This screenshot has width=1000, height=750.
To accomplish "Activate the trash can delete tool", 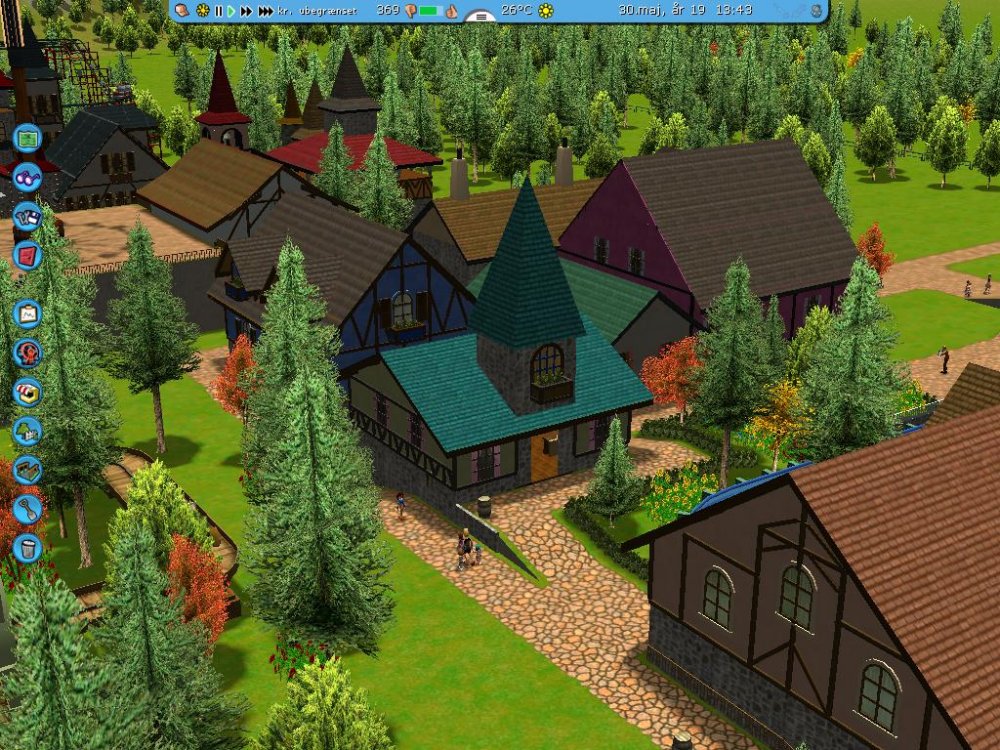I will click(x=27, y=547).
